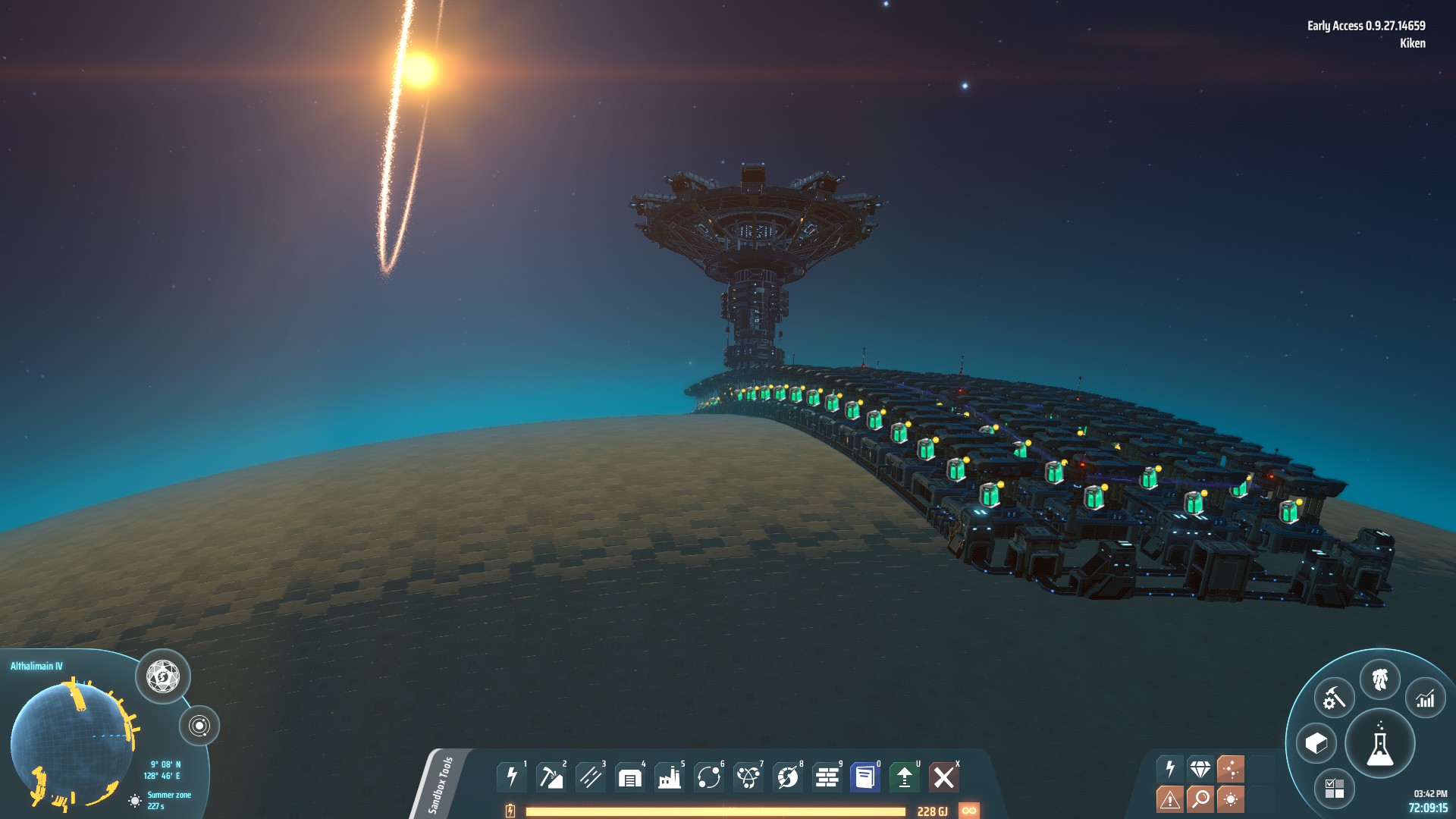Open the cube inventory button
This screenshot has width=1456, height=819.
(1316, 744)
